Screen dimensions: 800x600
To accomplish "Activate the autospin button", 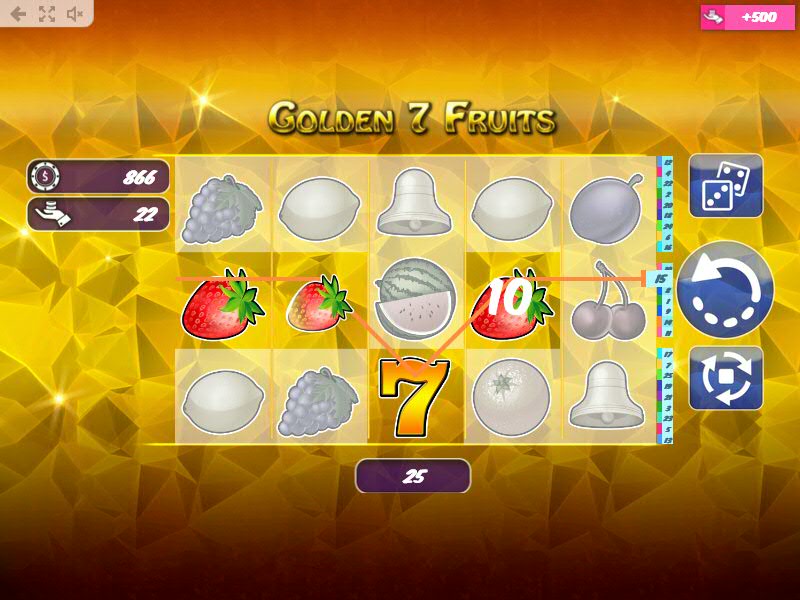I will coord(726,377).
